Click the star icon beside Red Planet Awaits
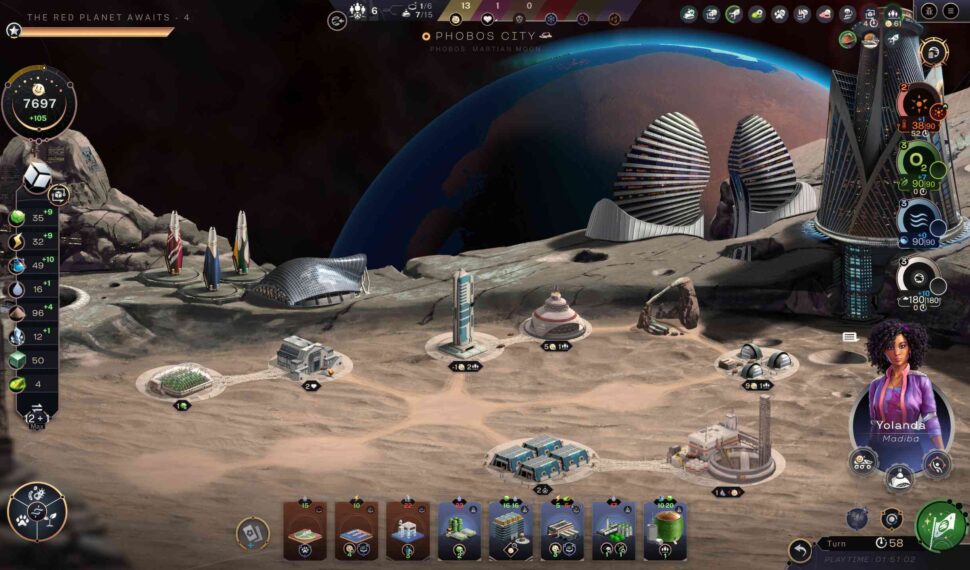970x570 pixels. [x=13, y=31]
